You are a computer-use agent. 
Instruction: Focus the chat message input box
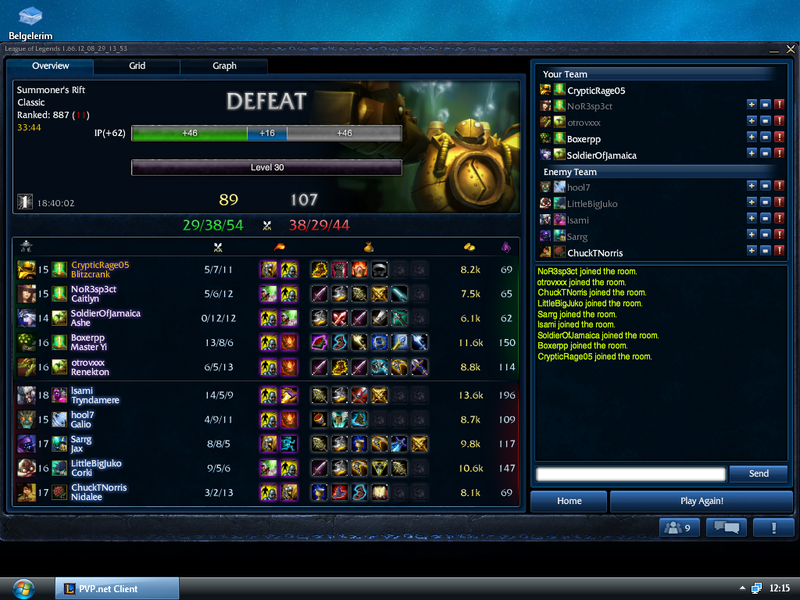click(x=630, y=474)
